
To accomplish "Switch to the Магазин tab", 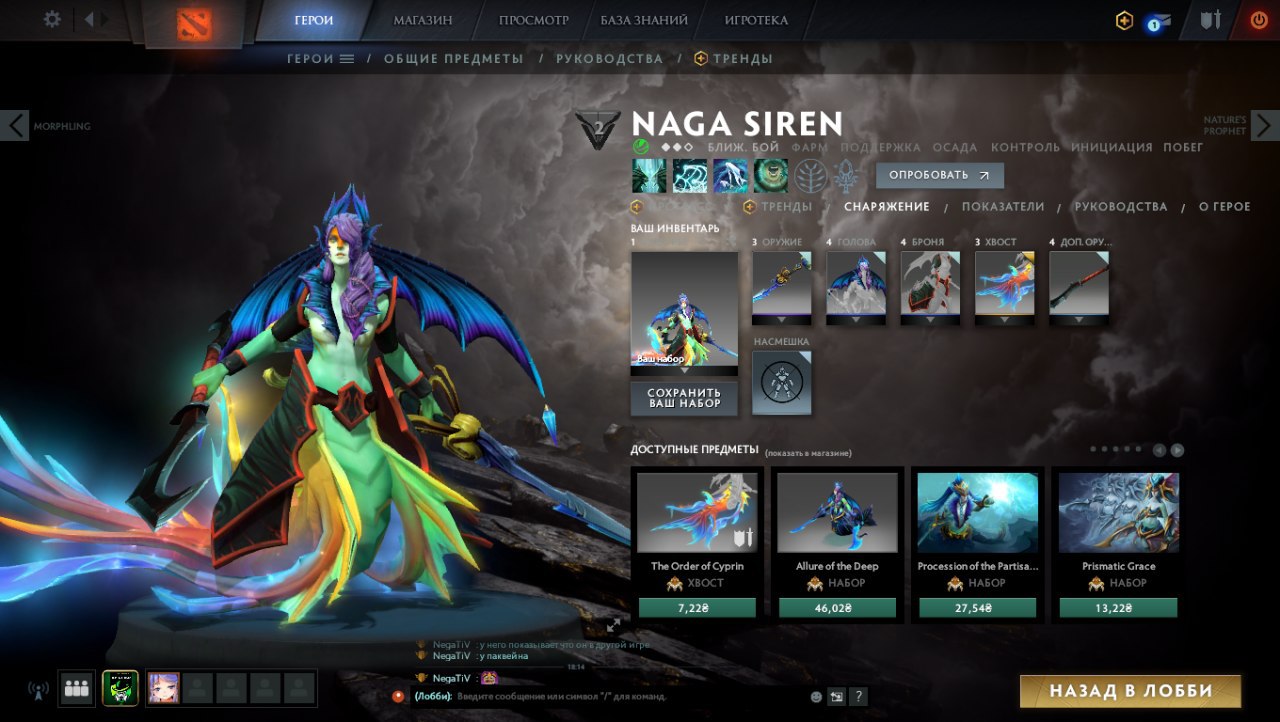I will coord(422,20).
